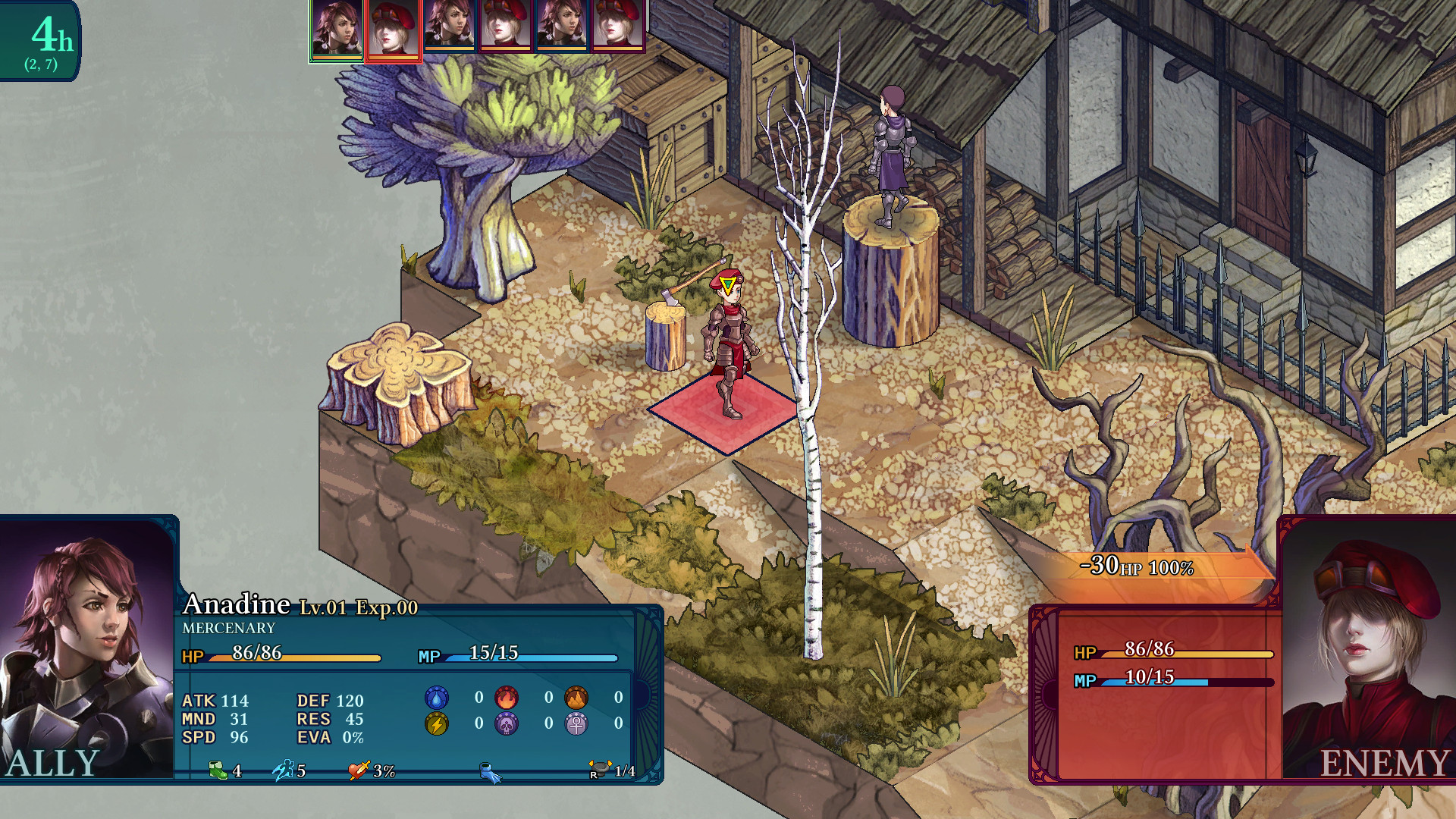This screenshot has width=1456, height=819.
Task: Click the blue ribbon status icon
Action: (x=489, y=772)
